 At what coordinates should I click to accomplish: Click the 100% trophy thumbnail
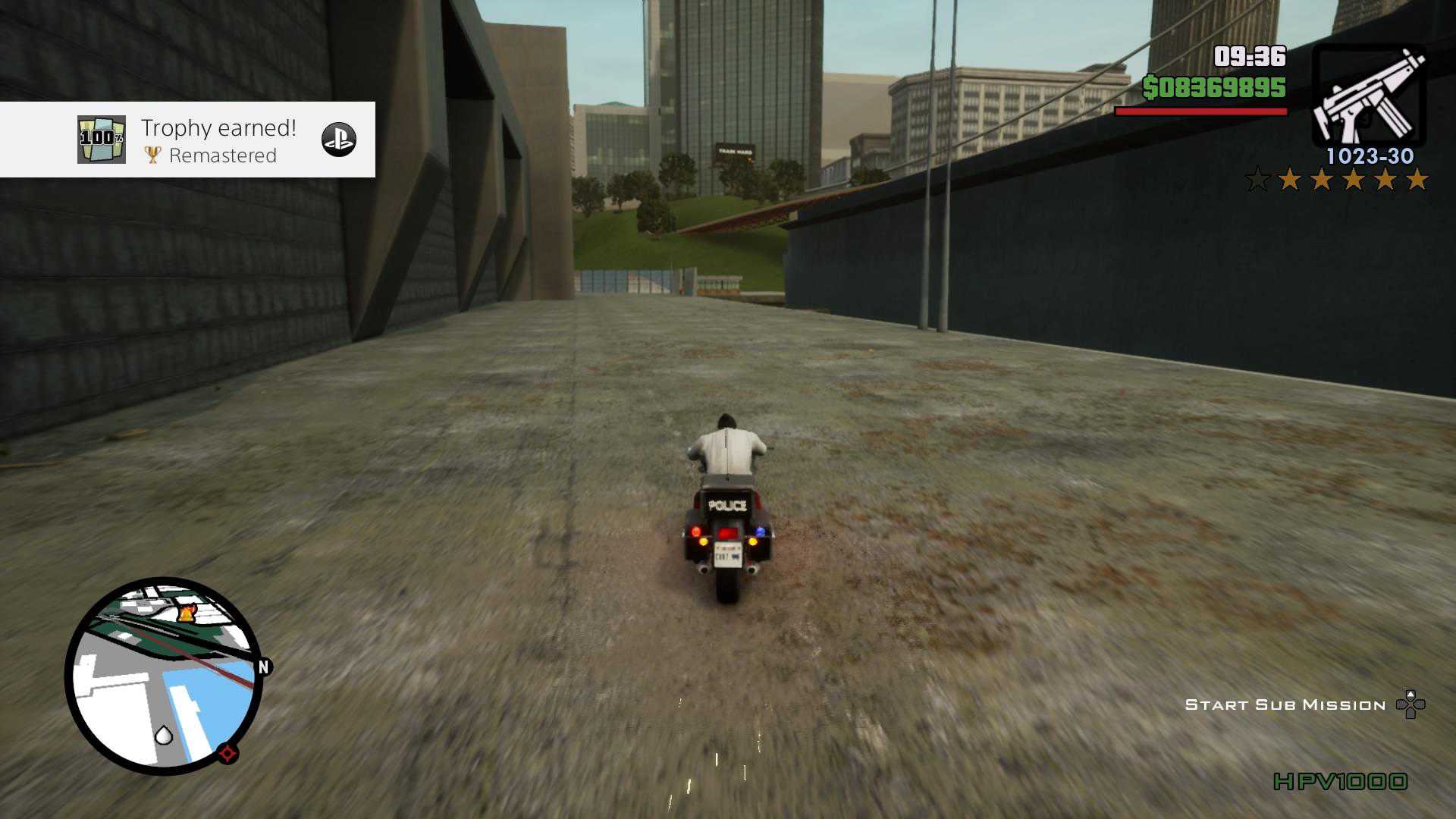(102, 140)
